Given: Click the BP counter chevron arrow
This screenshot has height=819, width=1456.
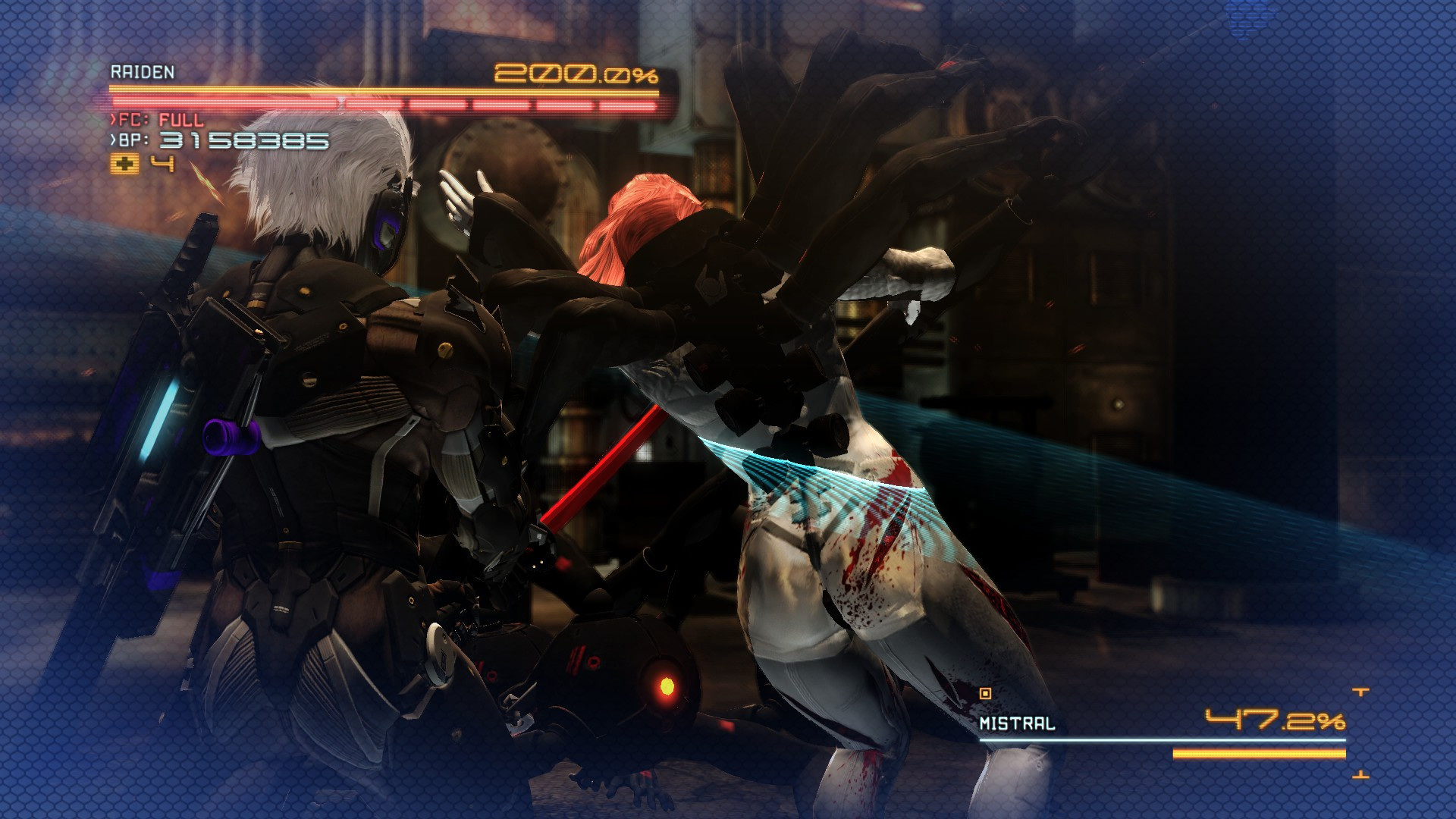Looking at the screenshot, I should (x=113, y=141).
